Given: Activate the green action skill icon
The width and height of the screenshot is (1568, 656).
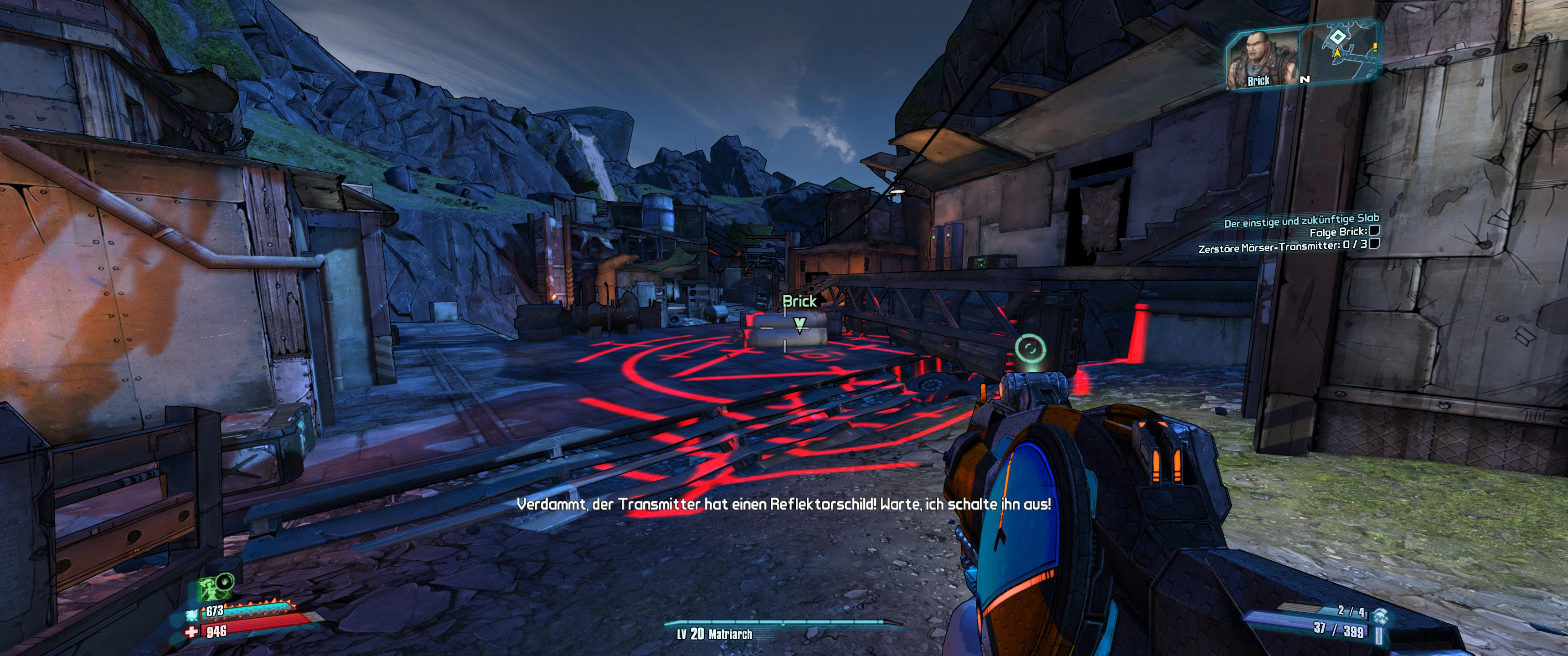Looking at the screenshot, I should 211,589.
